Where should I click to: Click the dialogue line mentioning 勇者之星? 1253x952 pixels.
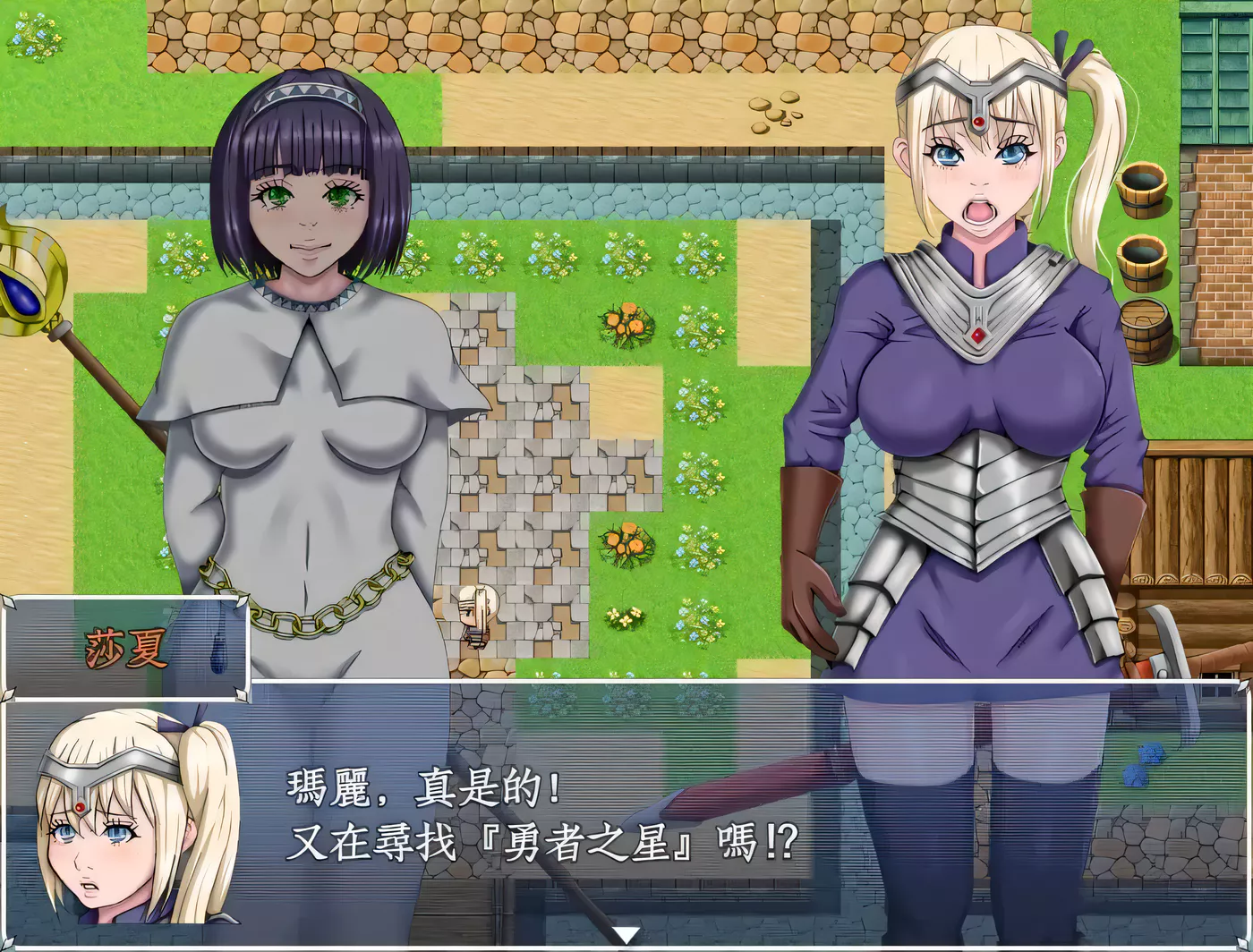click(x=537, y=841)
